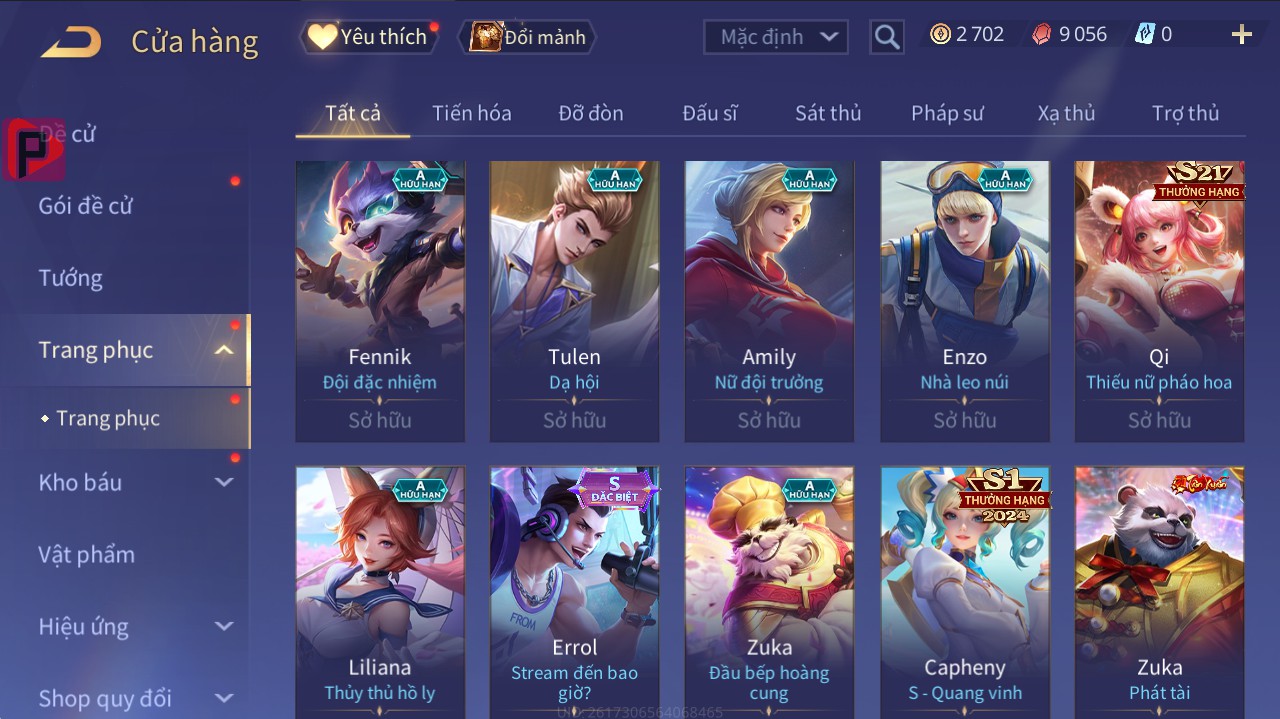Open the Yêu thích favorites list

[370, 37]
